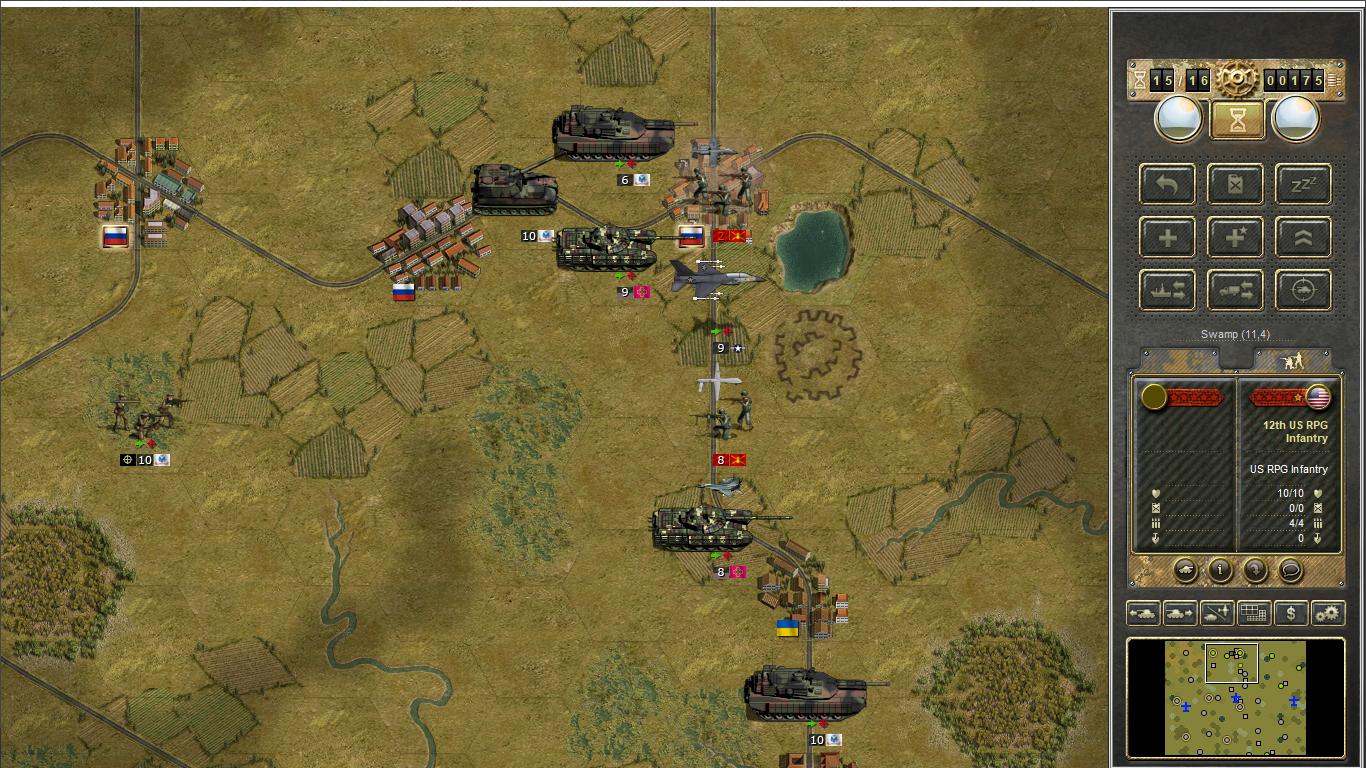Open the purchase screen with the dollar button

point(1291,612)
